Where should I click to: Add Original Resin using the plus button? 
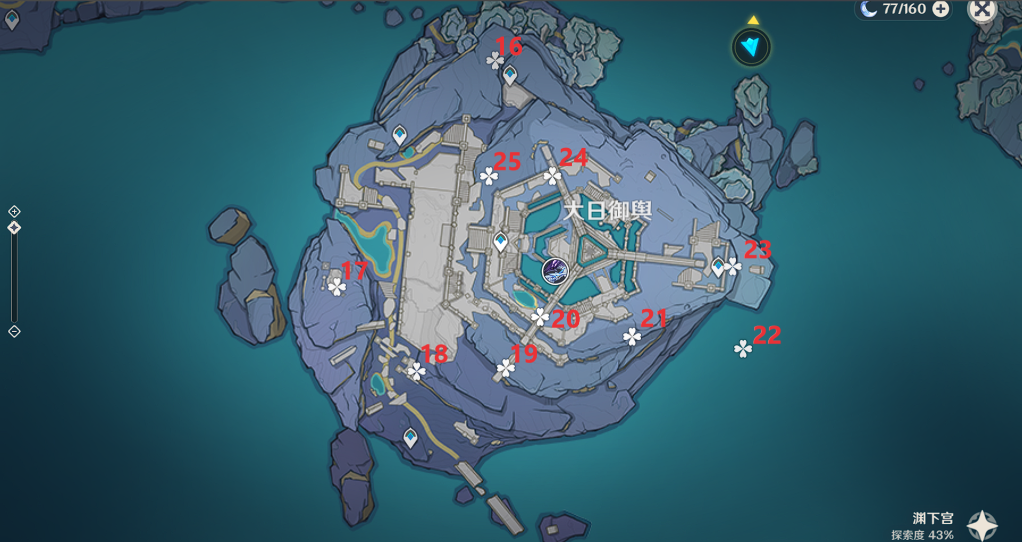(x=941, y=9)
